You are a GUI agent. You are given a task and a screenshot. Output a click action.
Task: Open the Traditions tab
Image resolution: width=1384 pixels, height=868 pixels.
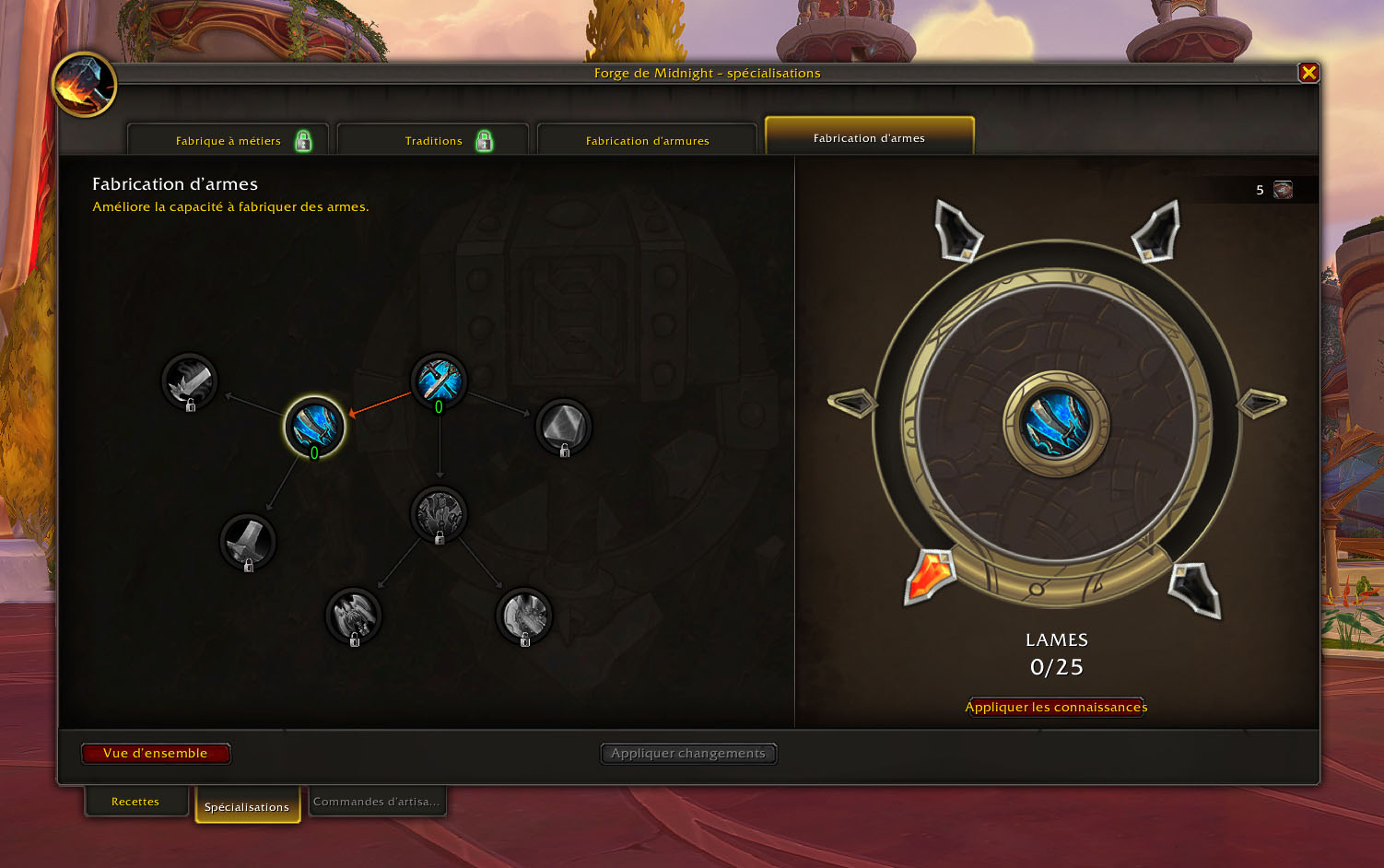coord(433,141)
